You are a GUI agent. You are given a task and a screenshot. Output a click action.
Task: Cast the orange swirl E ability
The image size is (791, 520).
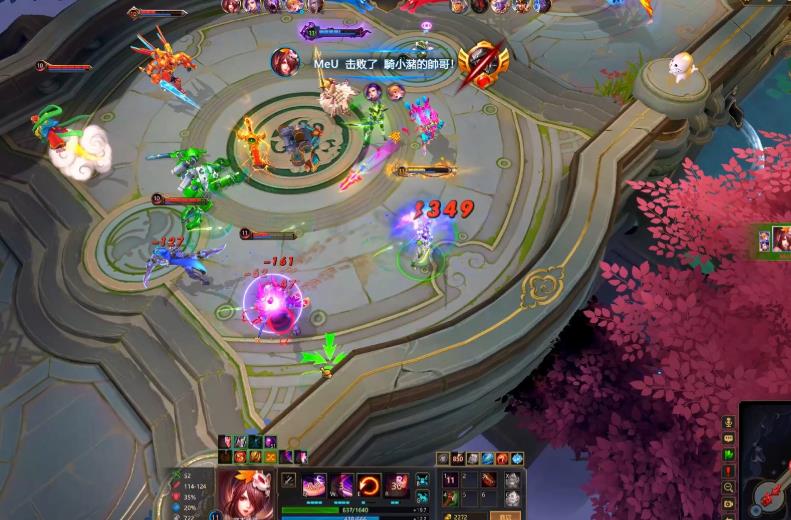coord(369,486)
